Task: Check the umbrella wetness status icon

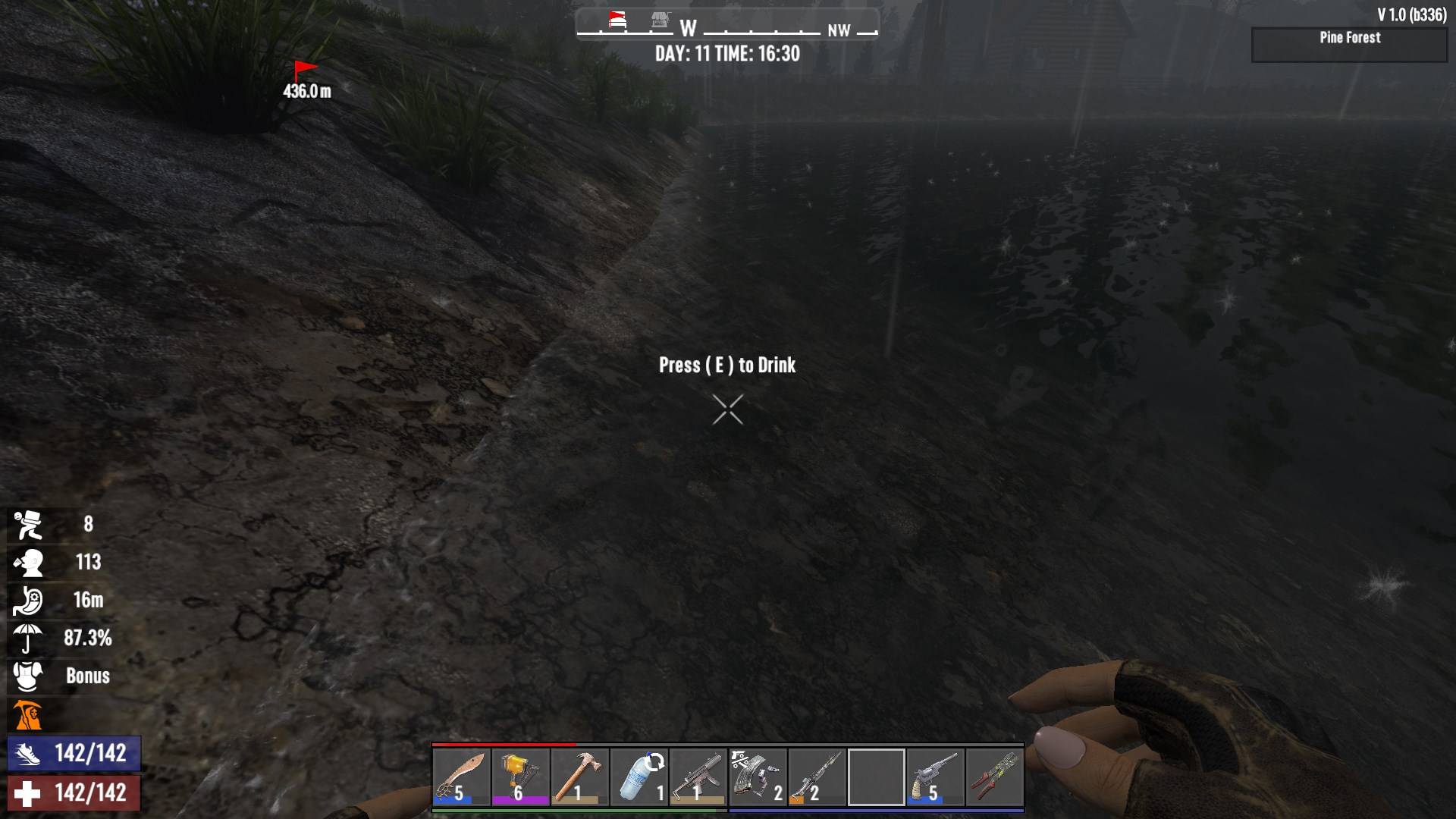Action: pos(27,639)
